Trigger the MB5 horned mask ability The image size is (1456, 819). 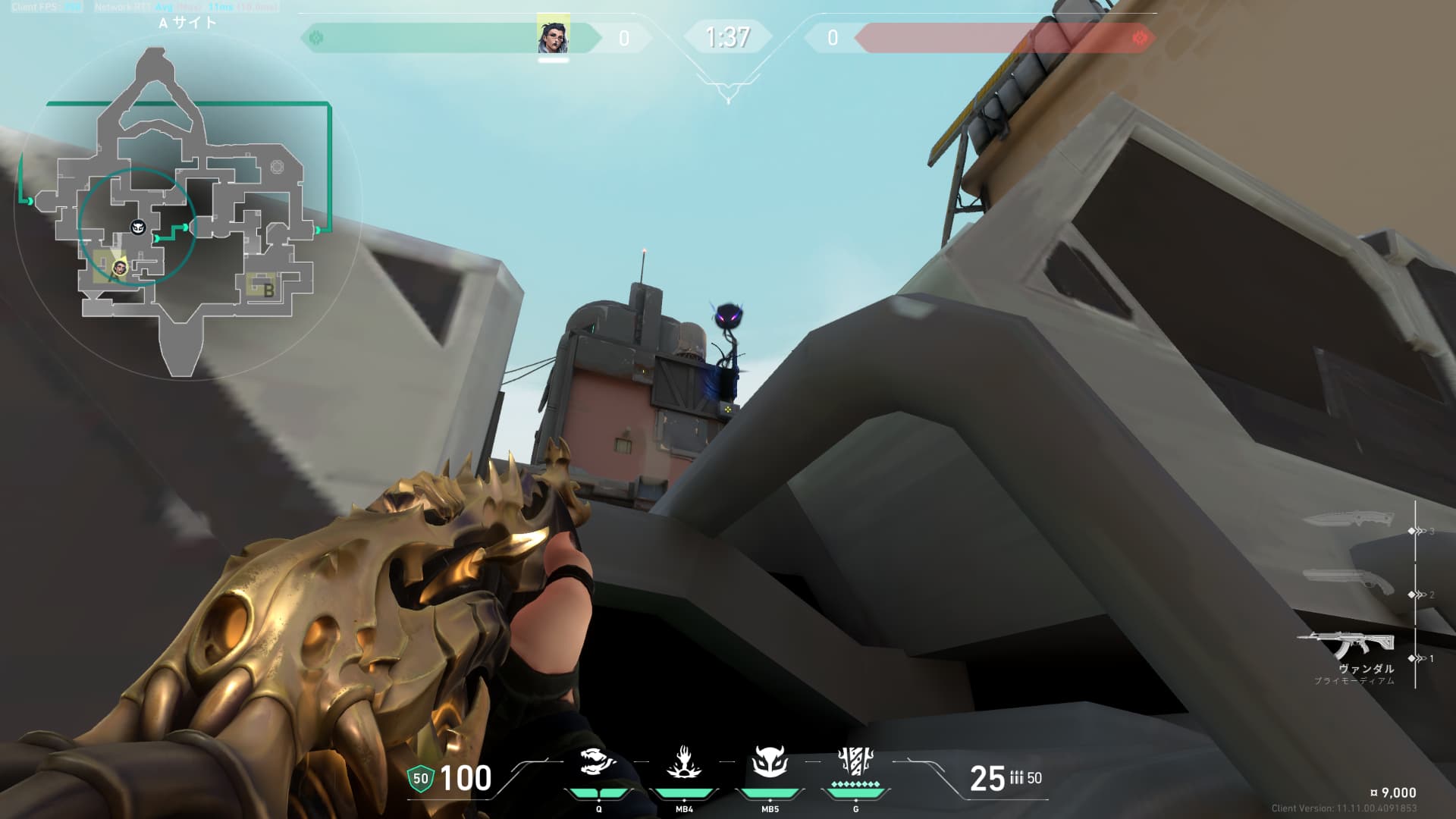769,763
